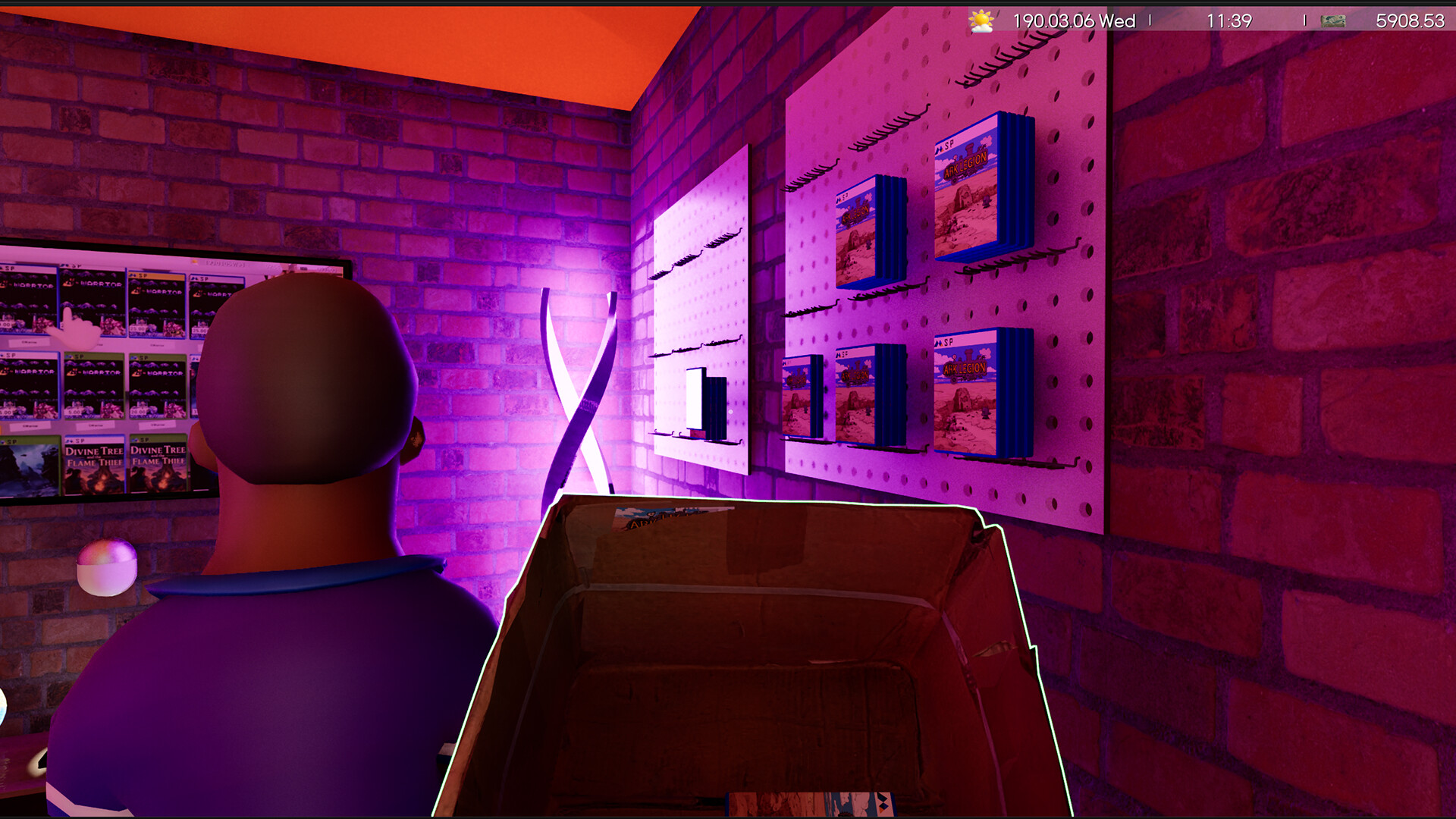The width and height of the screenshot is (1456, 819).
Task: Click the 5.00 price tag on the green Warrior game
Action: click(75, 411)
